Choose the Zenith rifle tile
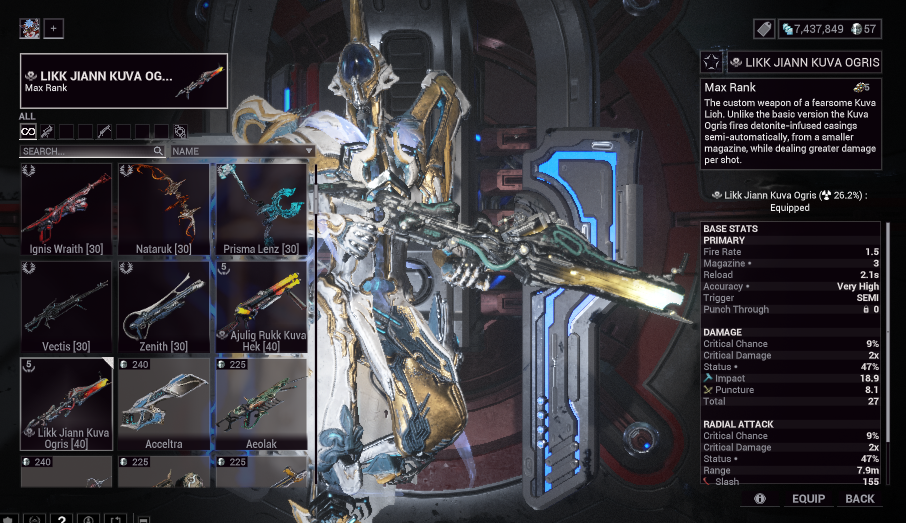 163,307
